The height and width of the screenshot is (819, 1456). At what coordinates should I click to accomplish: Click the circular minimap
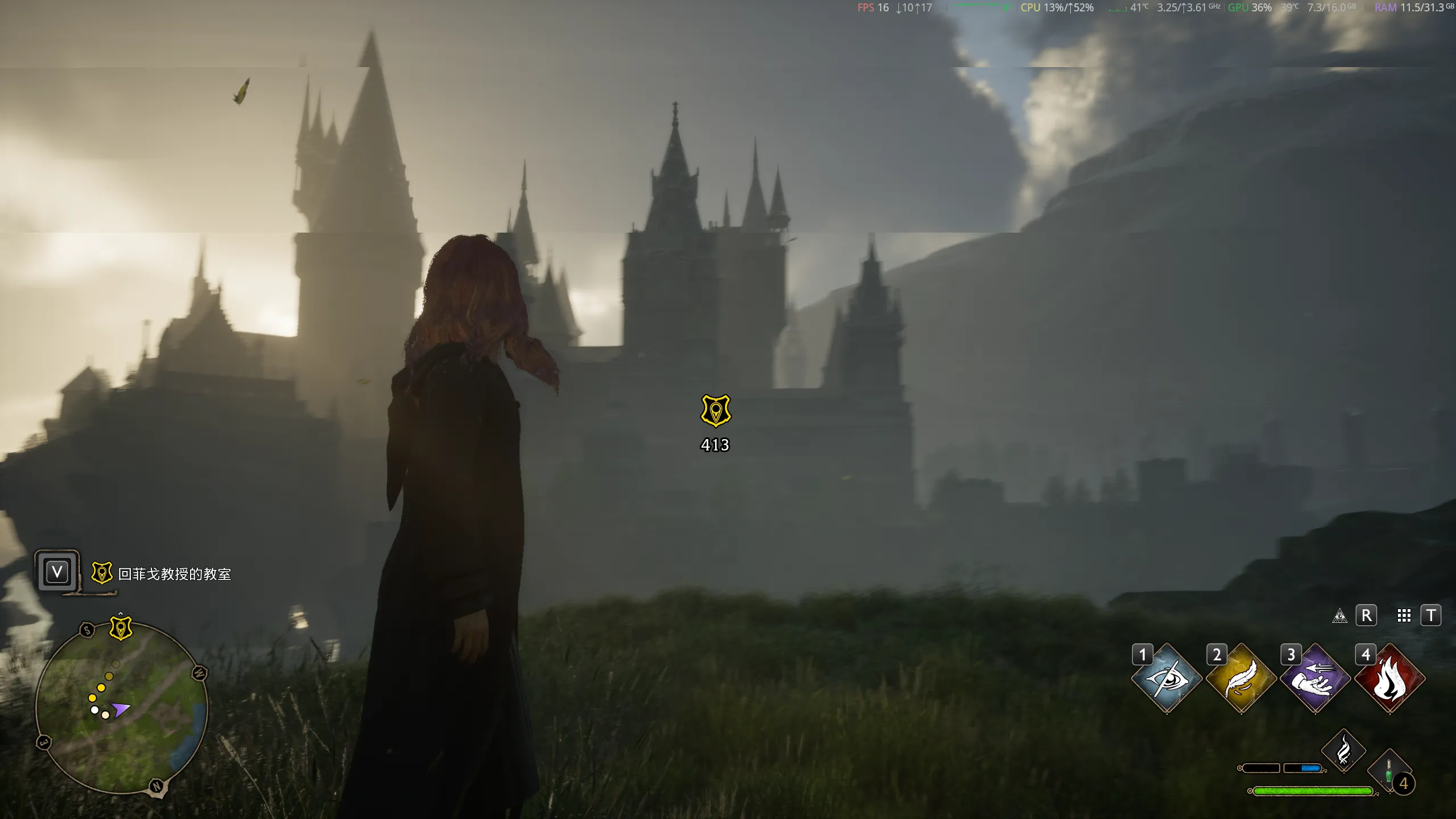pos(122,708)
